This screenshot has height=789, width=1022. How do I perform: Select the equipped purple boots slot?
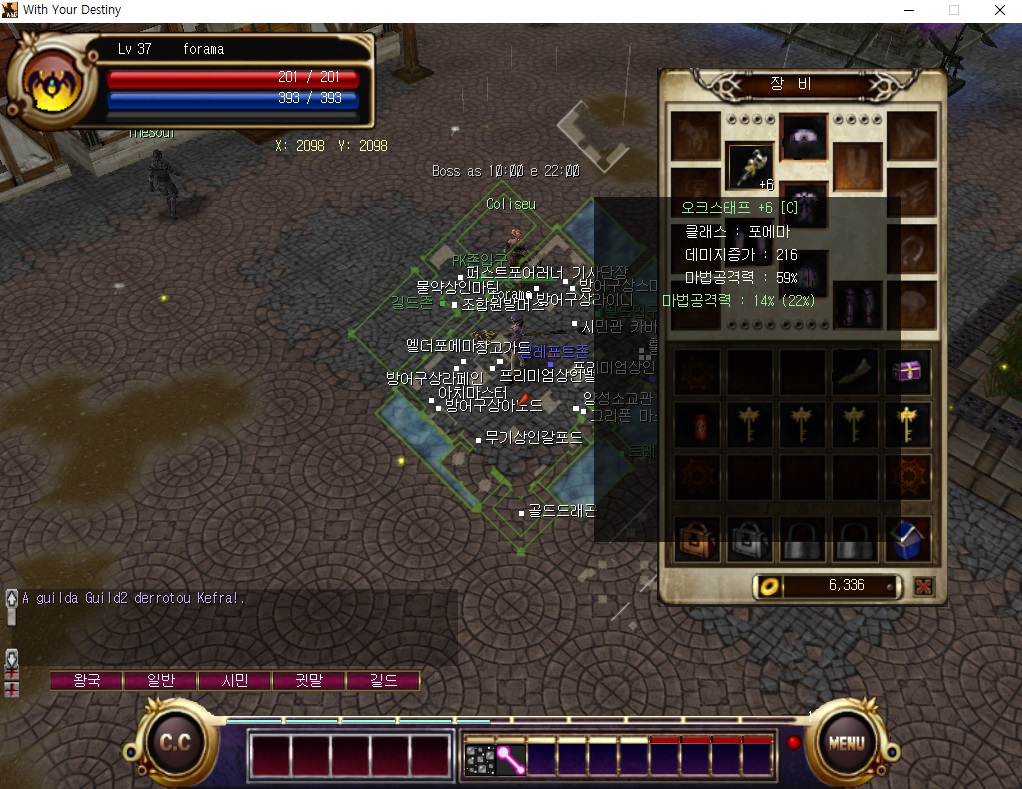point(857,304)
